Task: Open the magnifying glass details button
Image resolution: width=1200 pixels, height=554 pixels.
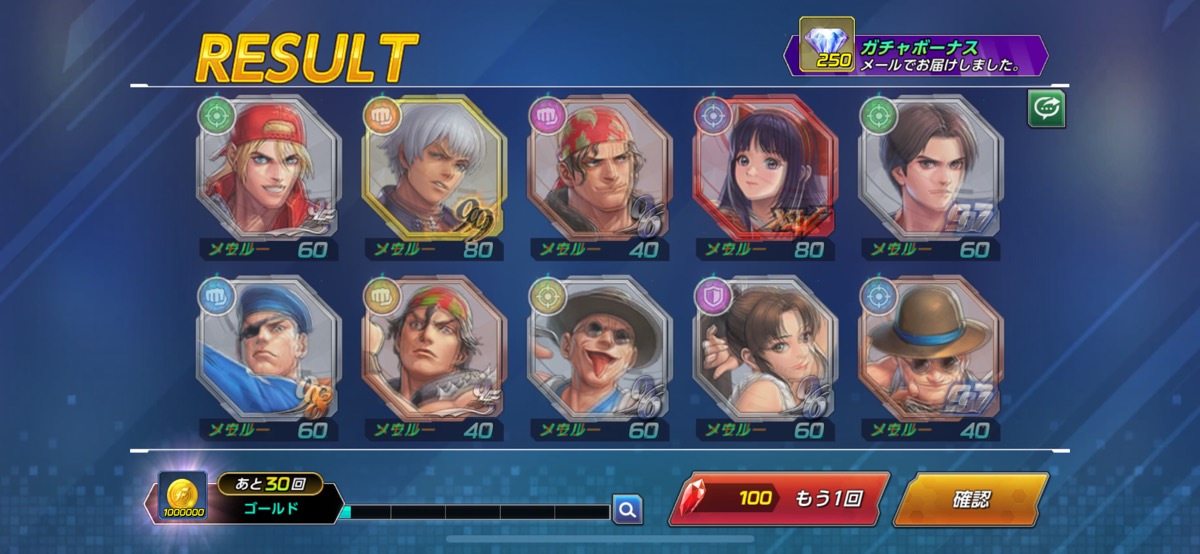Action: pyautogui.click(x=627, y=510)
